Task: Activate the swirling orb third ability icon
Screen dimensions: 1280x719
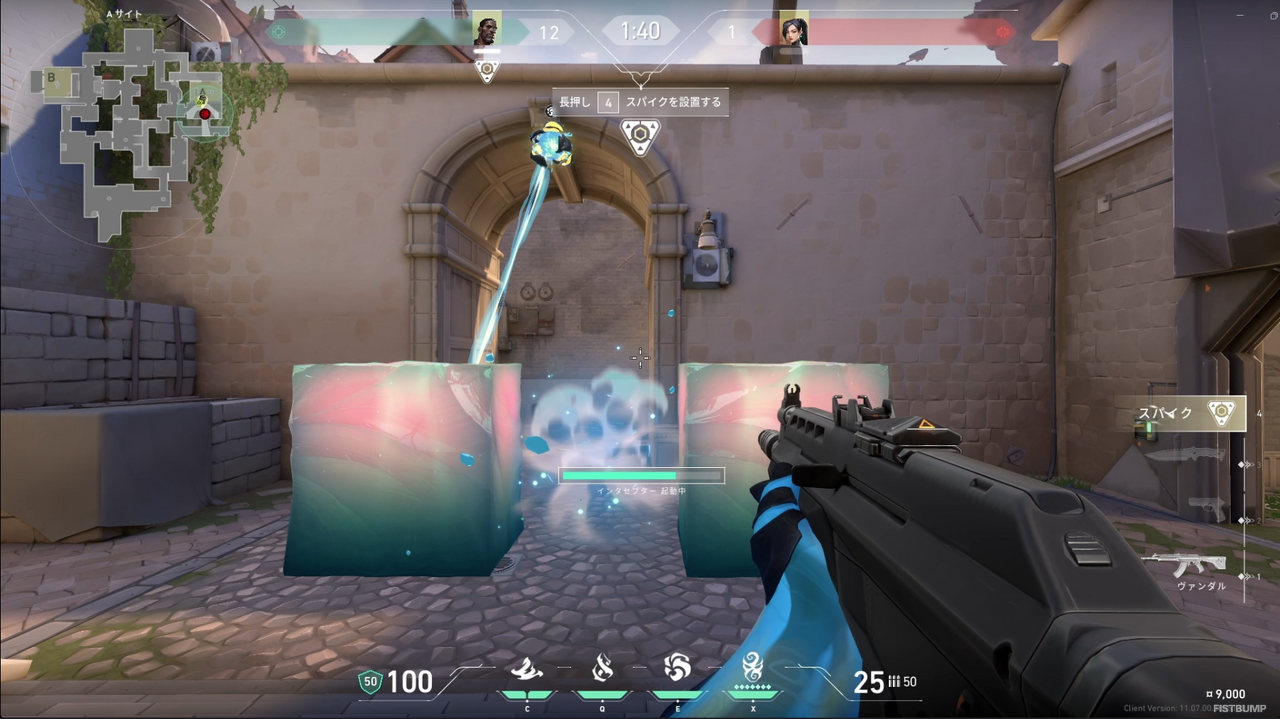Action: click(x=678, y=667)
